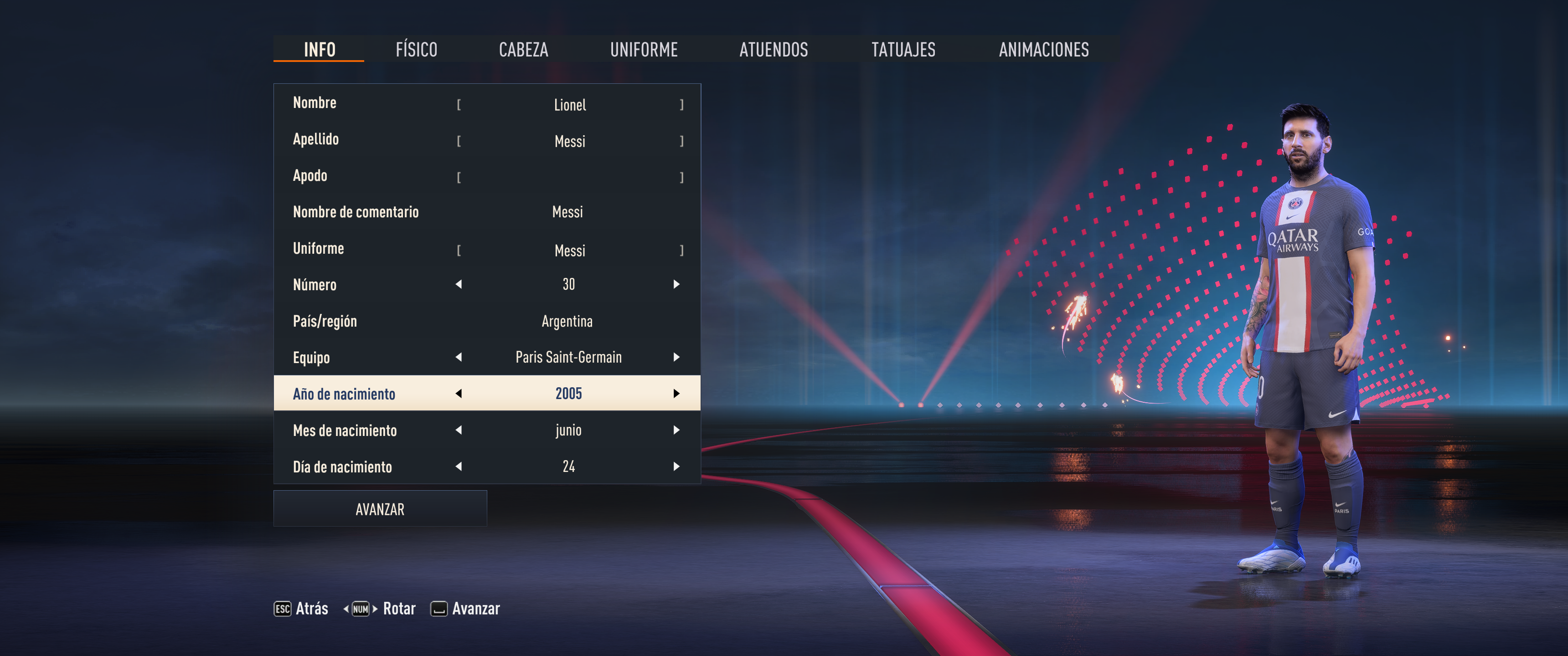Decrease the Número with the left arrow
Screen dimensions: 1568x656
pyautogui.click(x=459, y=284)
